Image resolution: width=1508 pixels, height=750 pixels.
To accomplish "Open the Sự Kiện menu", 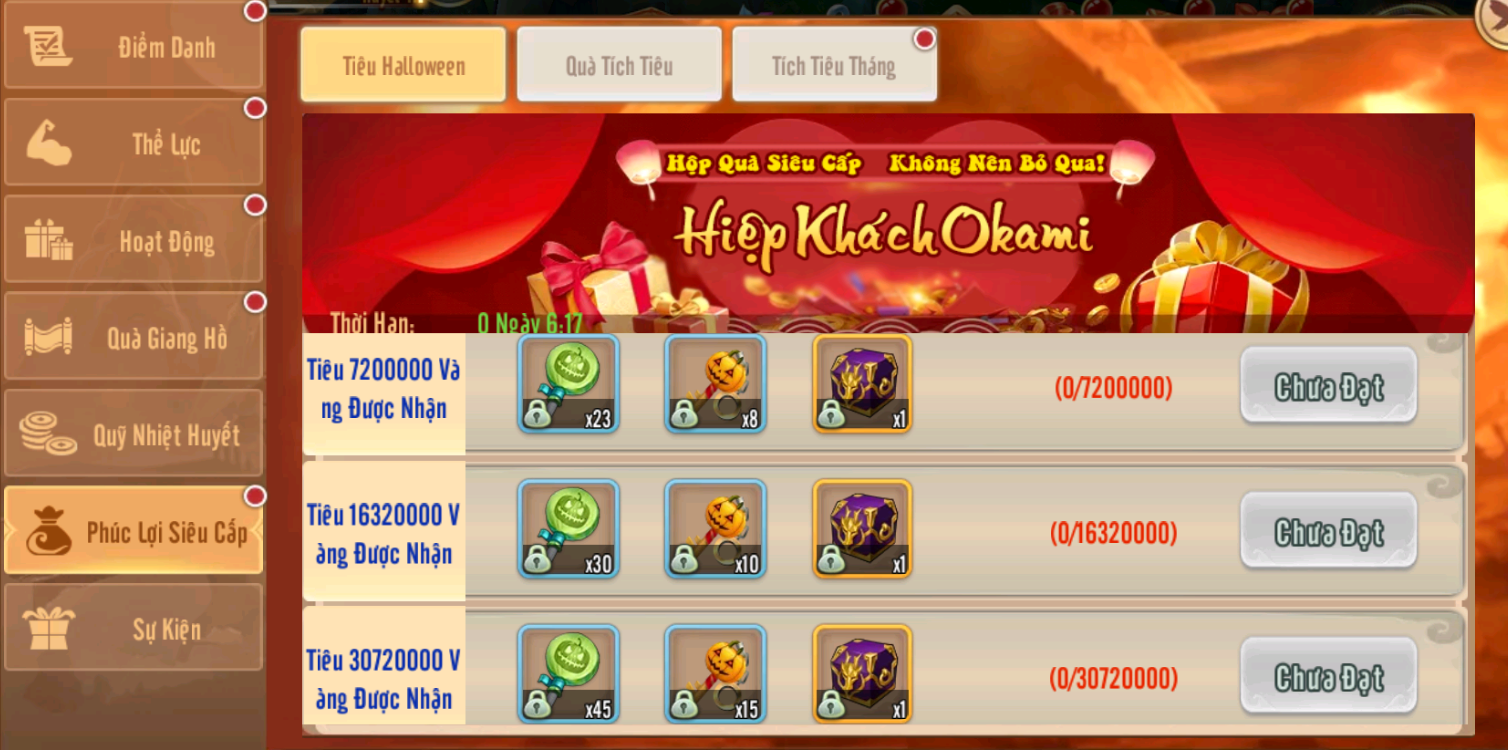I will 133,628.
